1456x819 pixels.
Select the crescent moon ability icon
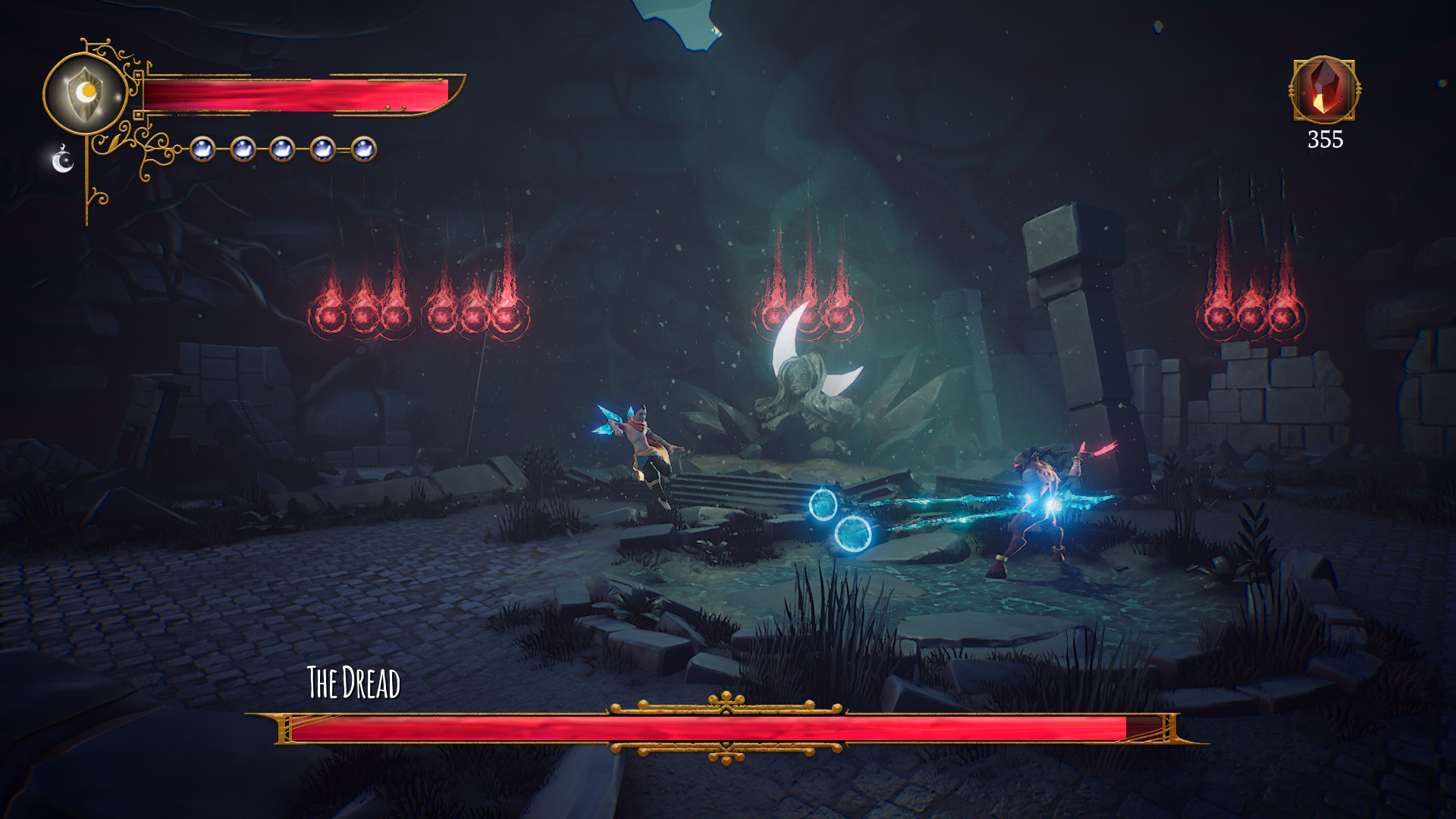point(63,160)
